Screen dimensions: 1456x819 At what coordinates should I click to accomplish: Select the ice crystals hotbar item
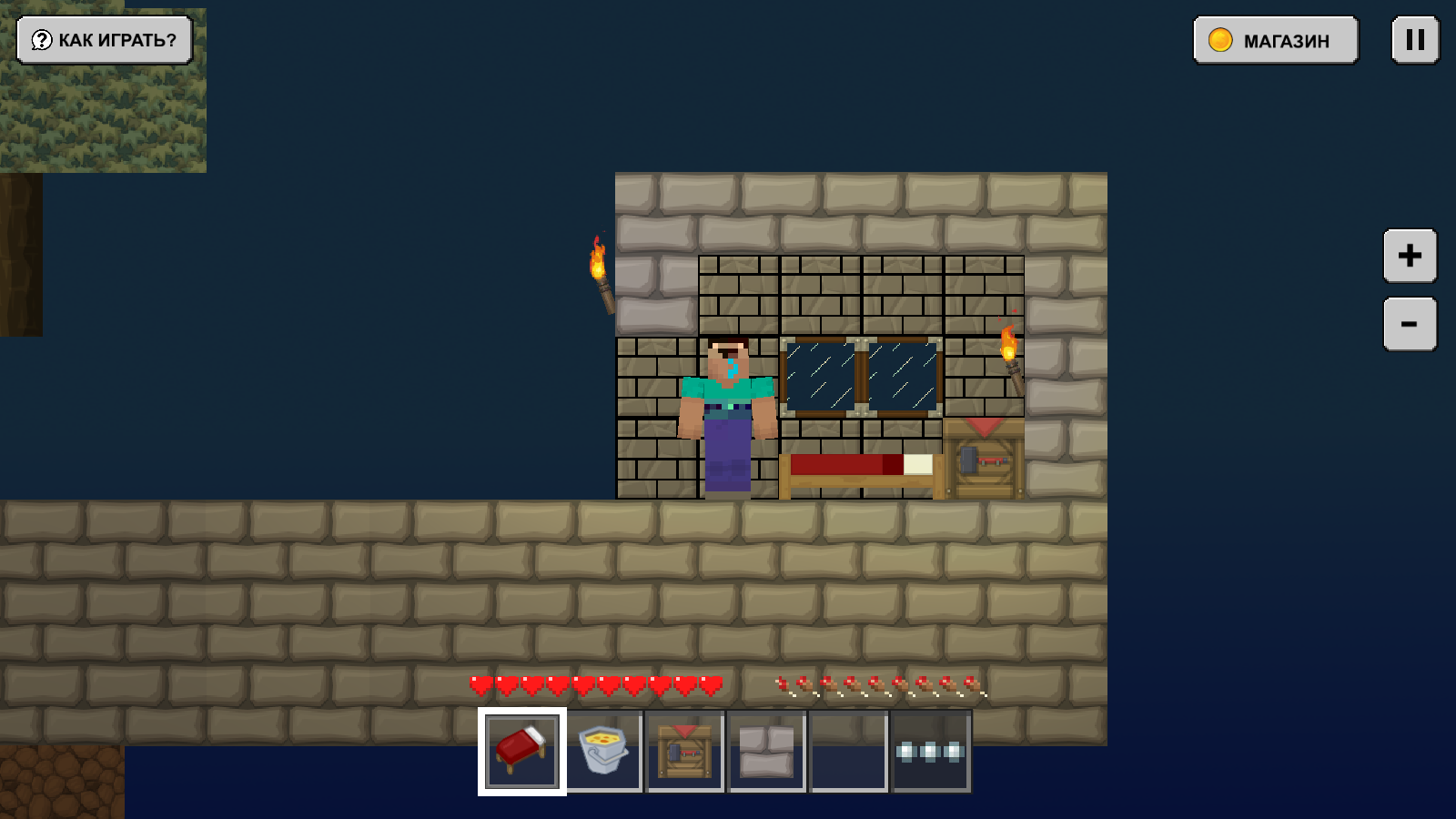[x=930, y=751]
